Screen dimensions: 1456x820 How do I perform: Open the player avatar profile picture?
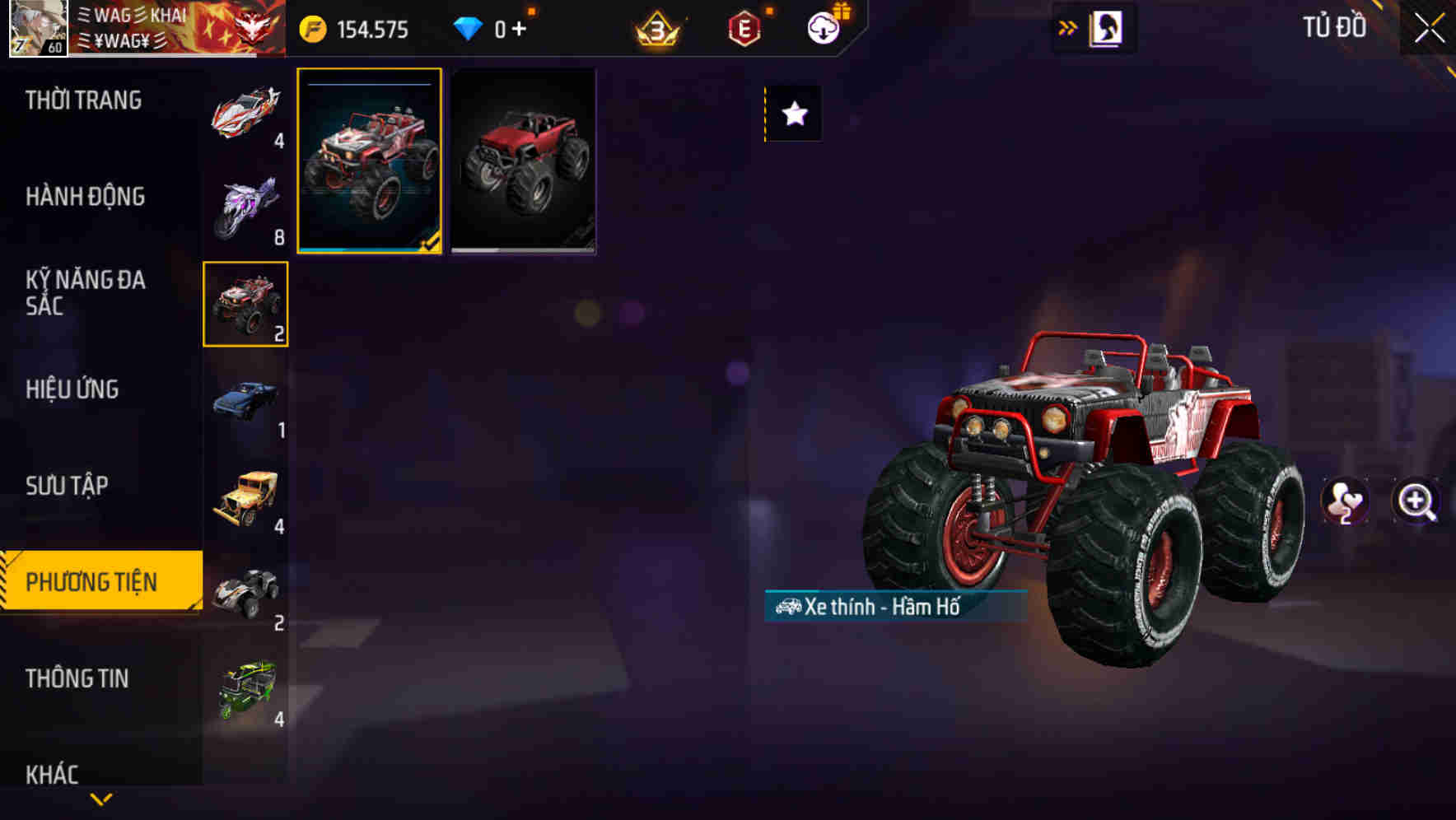click(37, 26)
